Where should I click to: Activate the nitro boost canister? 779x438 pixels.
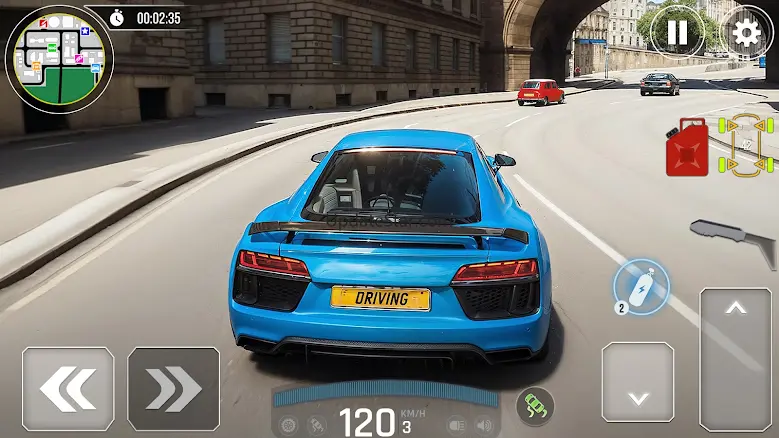pos(640,285)
